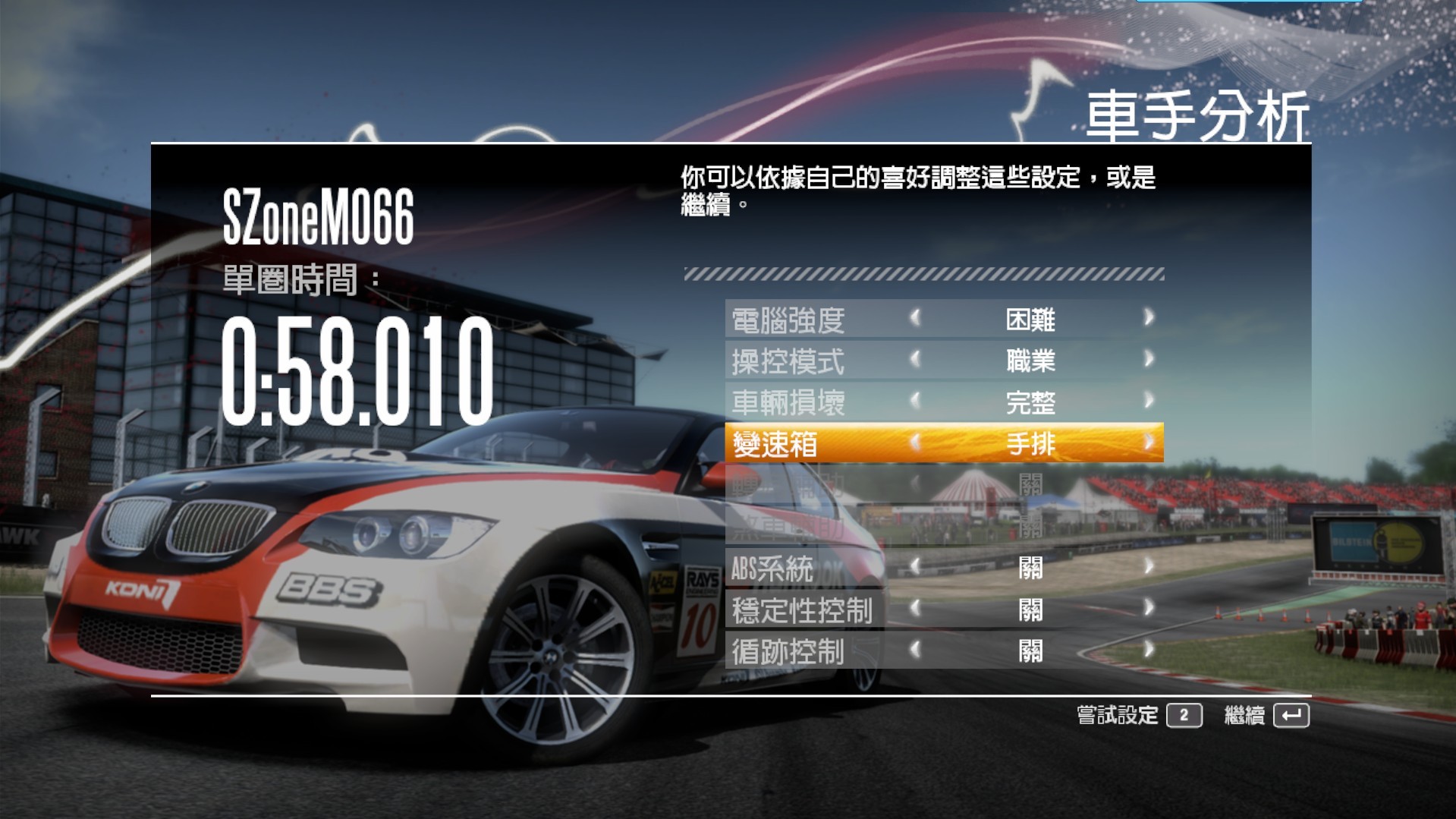Click left arrow on 電腦強度 row

click(915, 317)
